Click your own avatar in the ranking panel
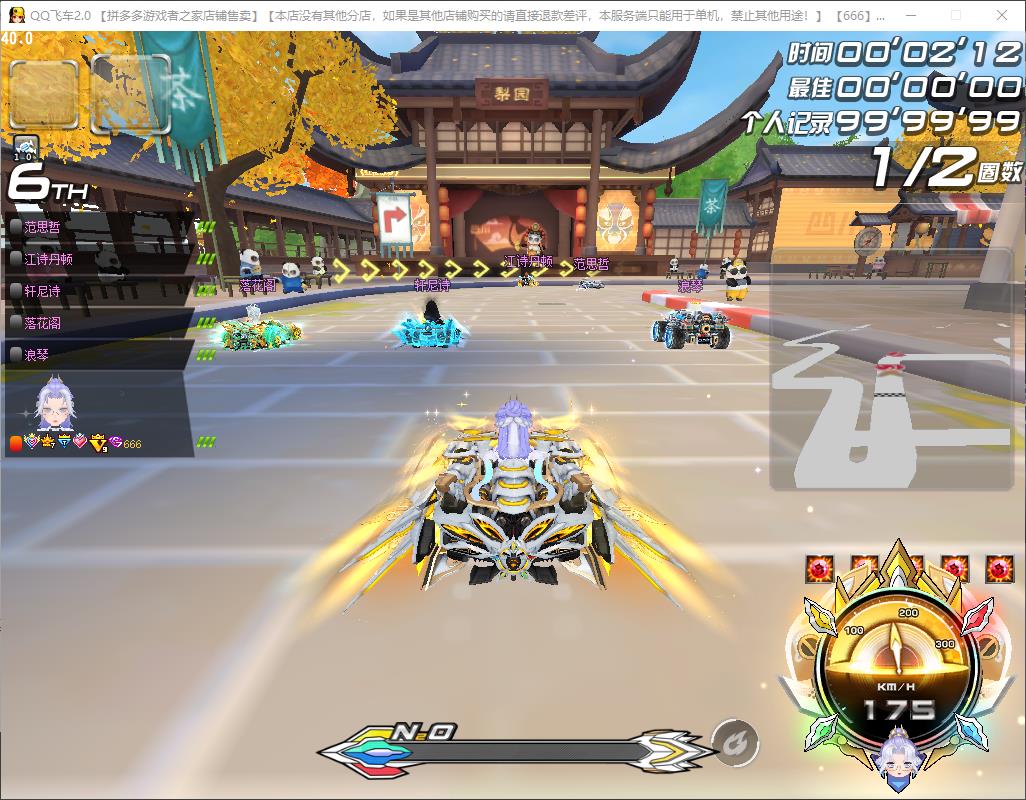 pos(55,407)
